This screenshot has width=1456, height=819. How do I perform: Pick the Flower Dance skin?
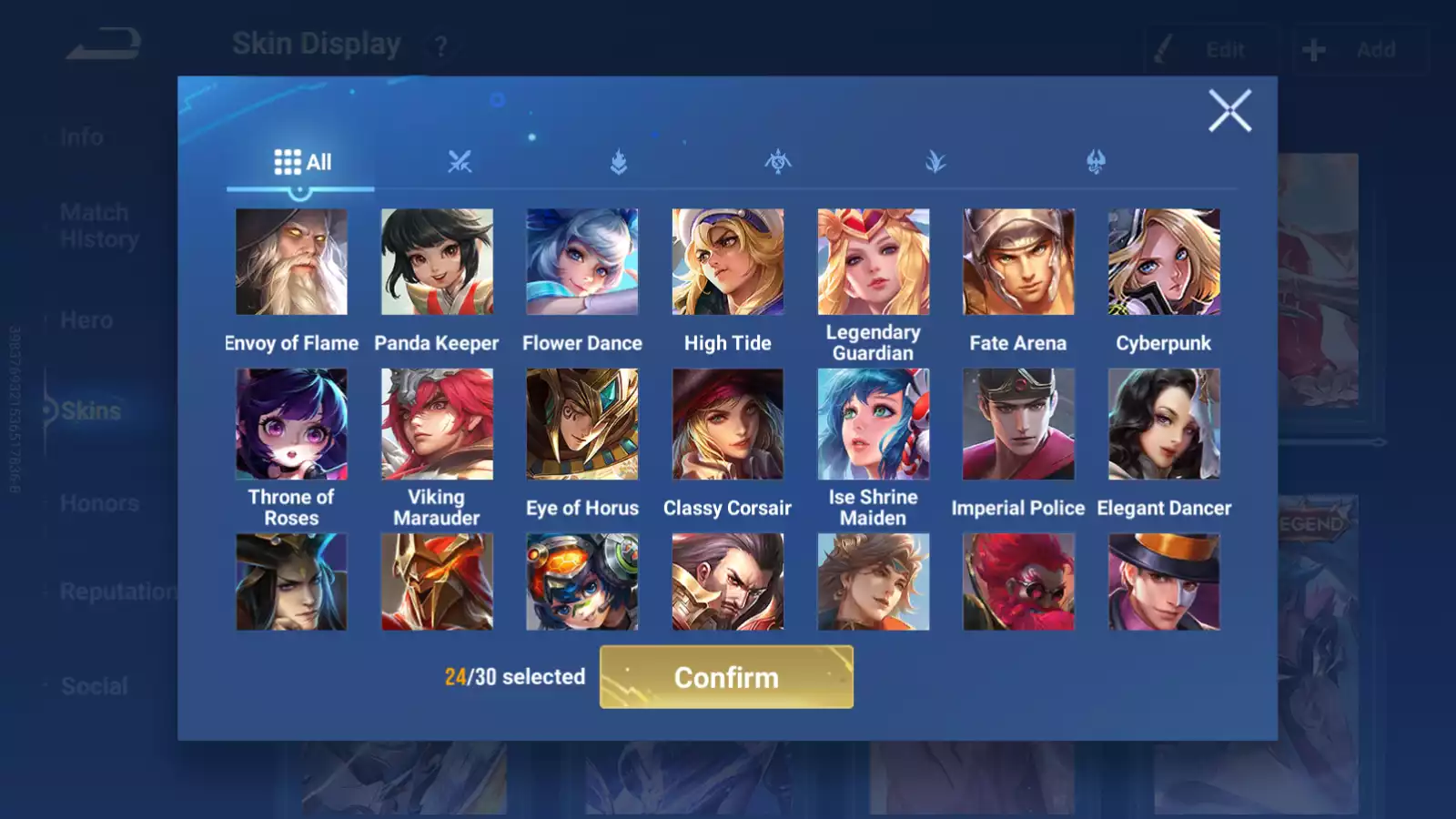pyautogui.click(x=582, y=262)
